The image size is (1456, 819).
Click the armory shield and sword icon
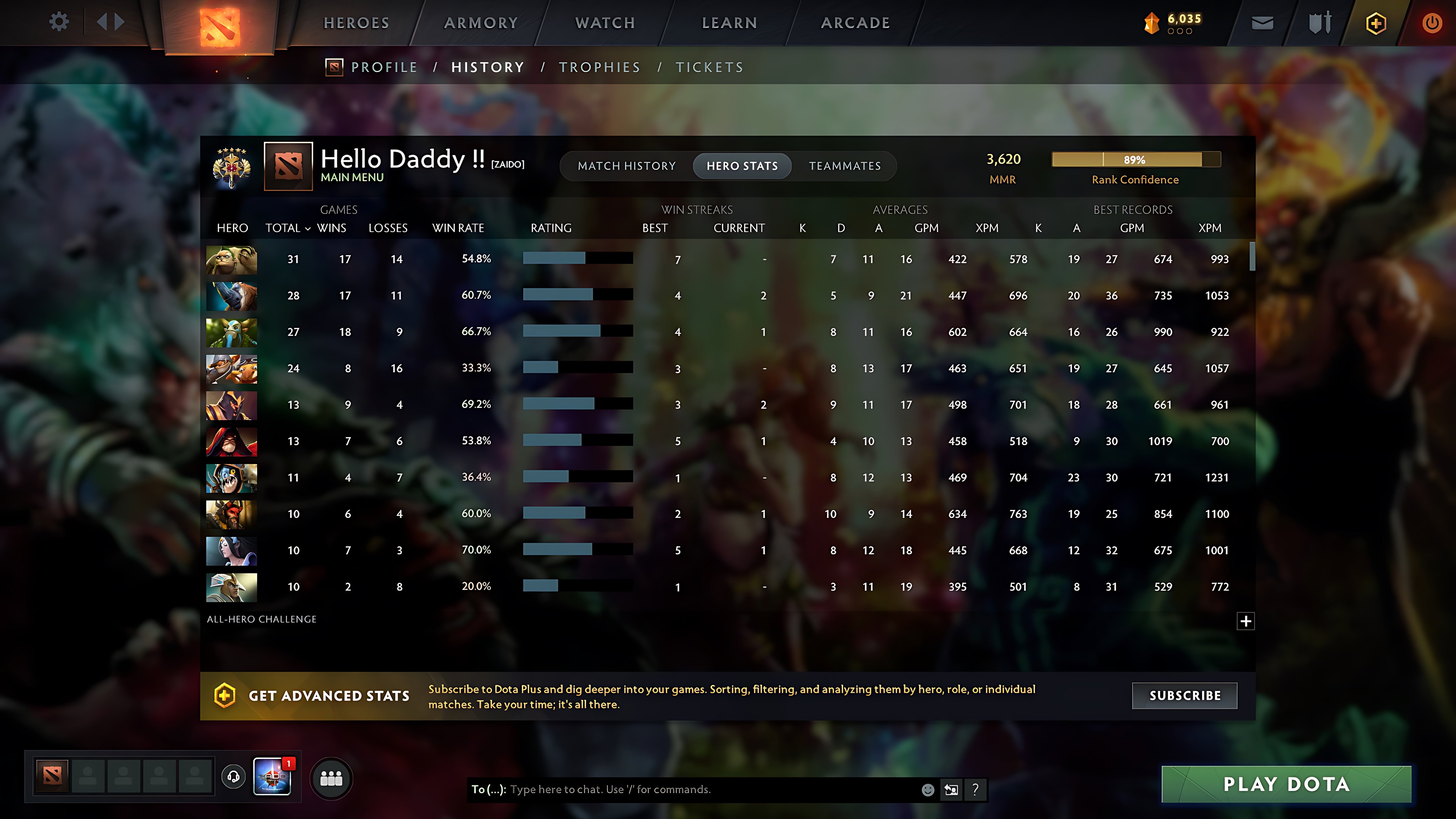click(x=1320, y=22)
